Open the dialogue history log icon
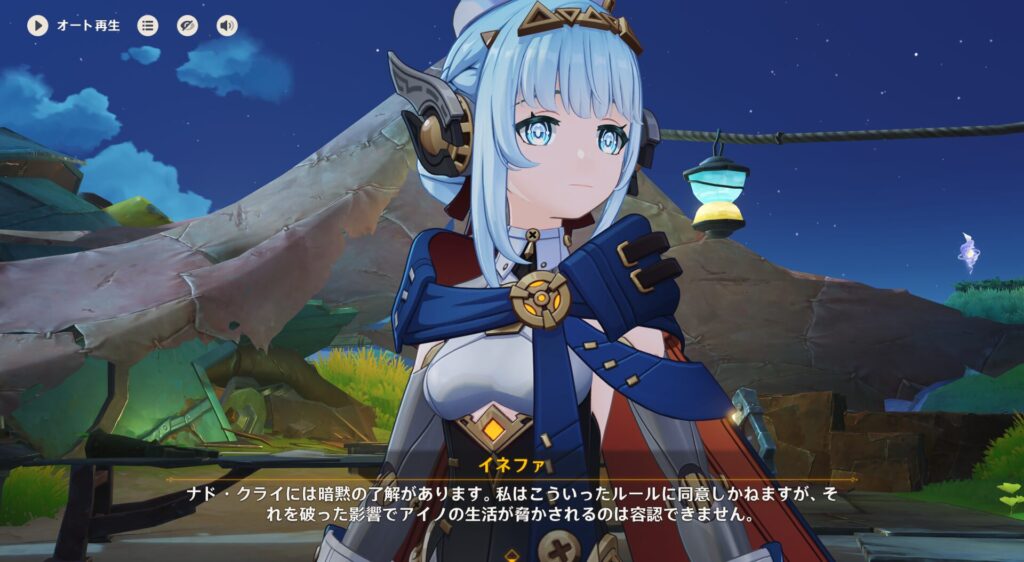The image size is (1024, 562). [x=148, y=26]
